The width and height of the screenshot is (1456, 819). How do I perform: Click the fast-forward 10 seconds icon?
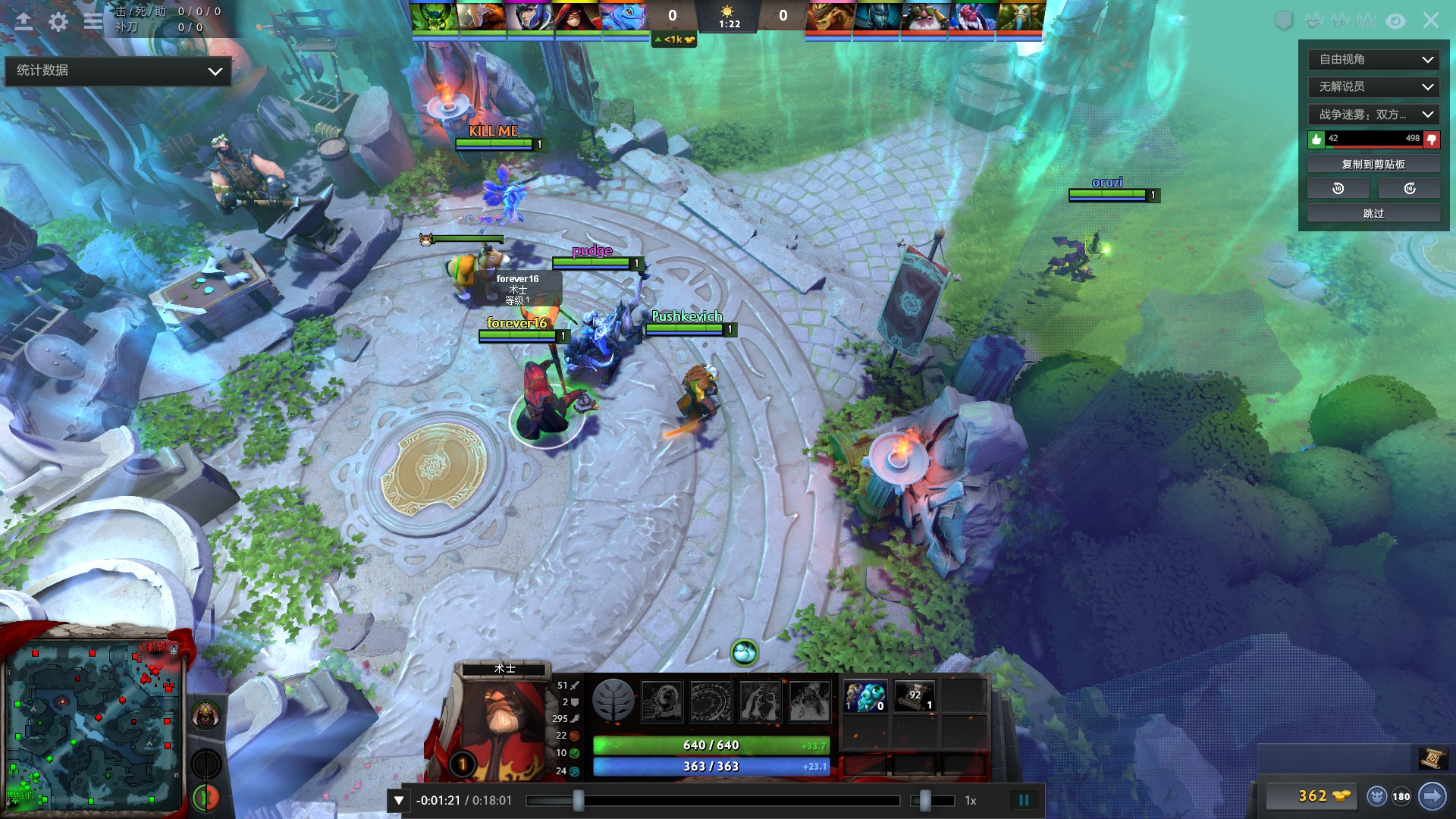point(1409,188)
